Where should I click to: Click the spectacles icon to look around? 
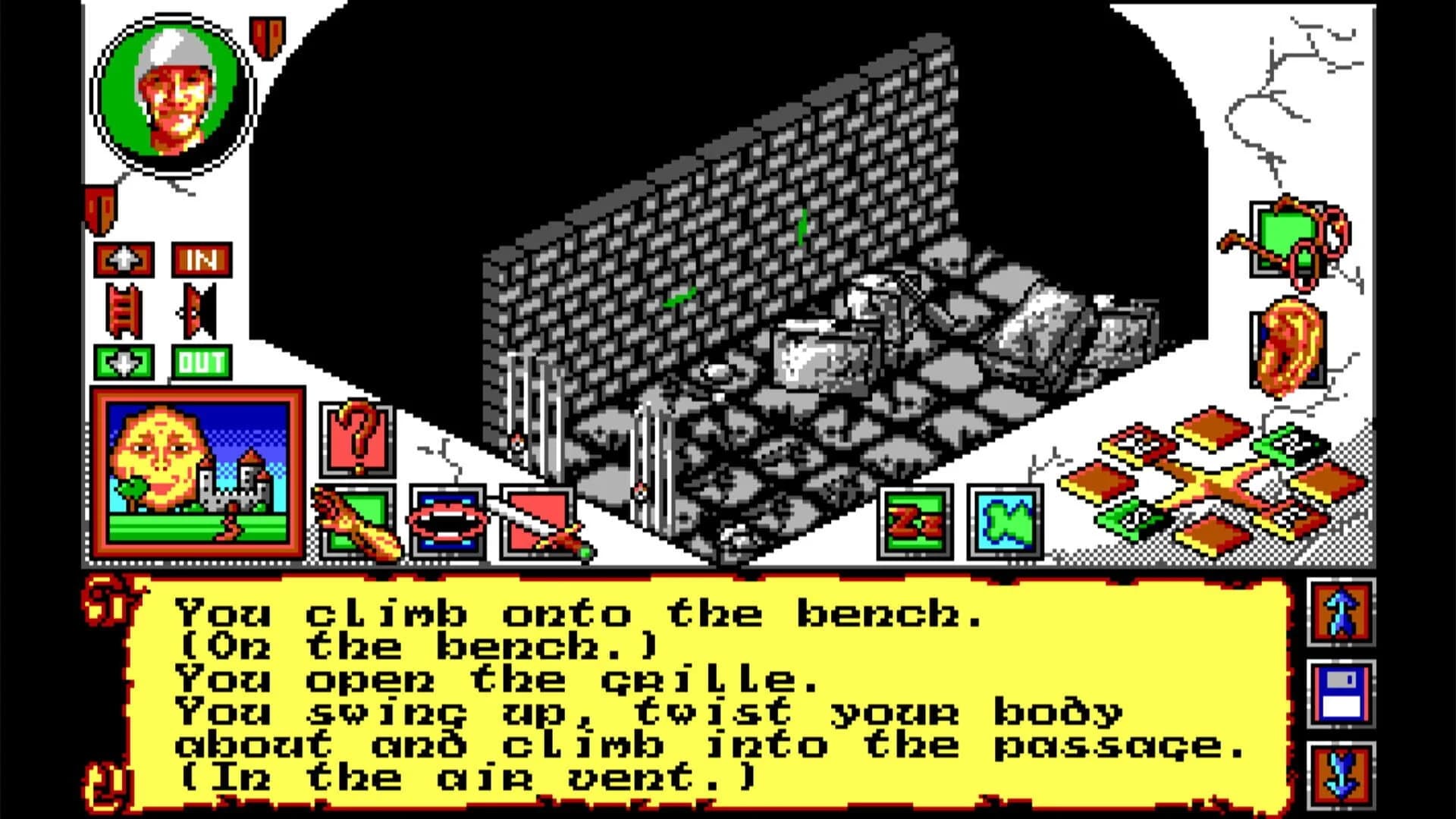tap(1289, 239)
